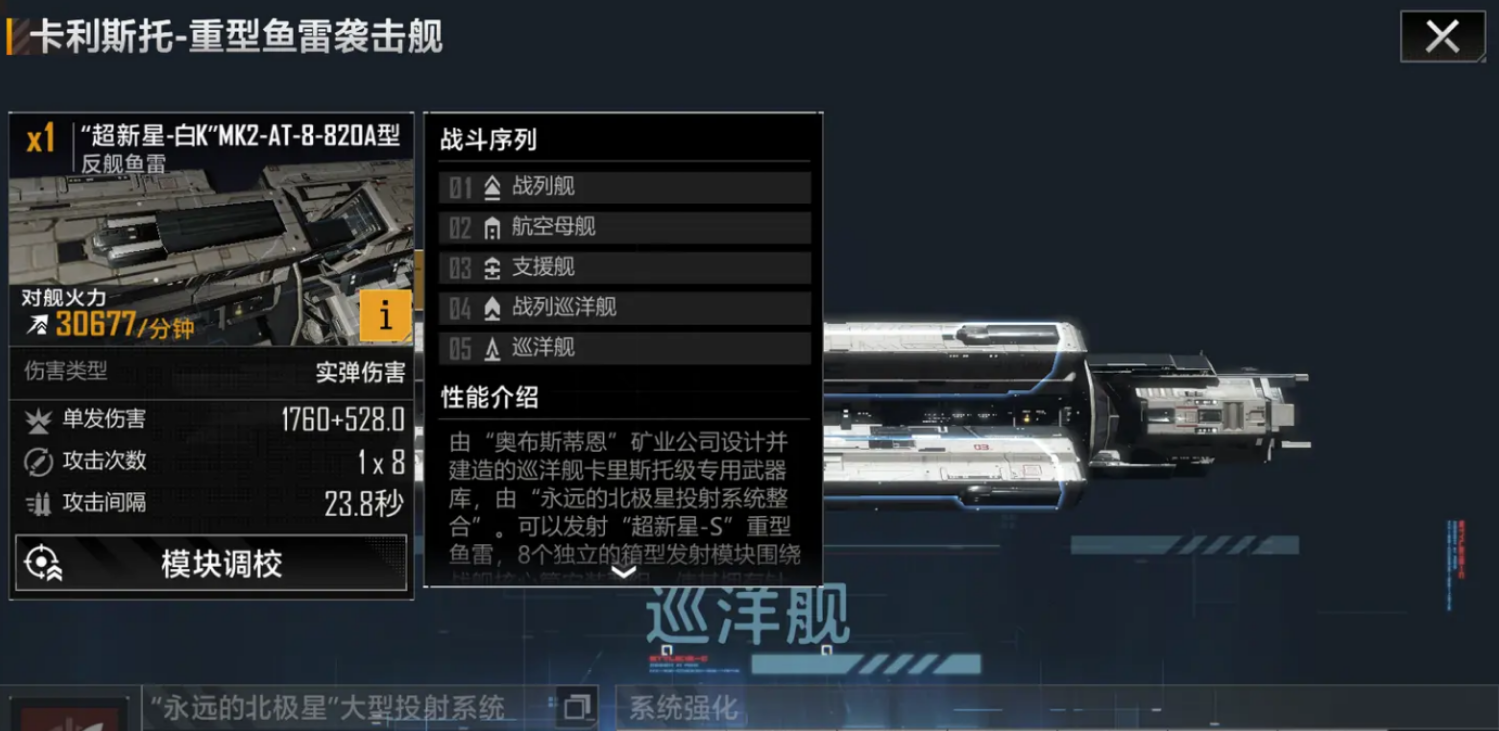Image resolution: width=1499 pixels, height=731 pixels.
Task: Choose the 航空母舰 priority row
Action: point(624,227)
